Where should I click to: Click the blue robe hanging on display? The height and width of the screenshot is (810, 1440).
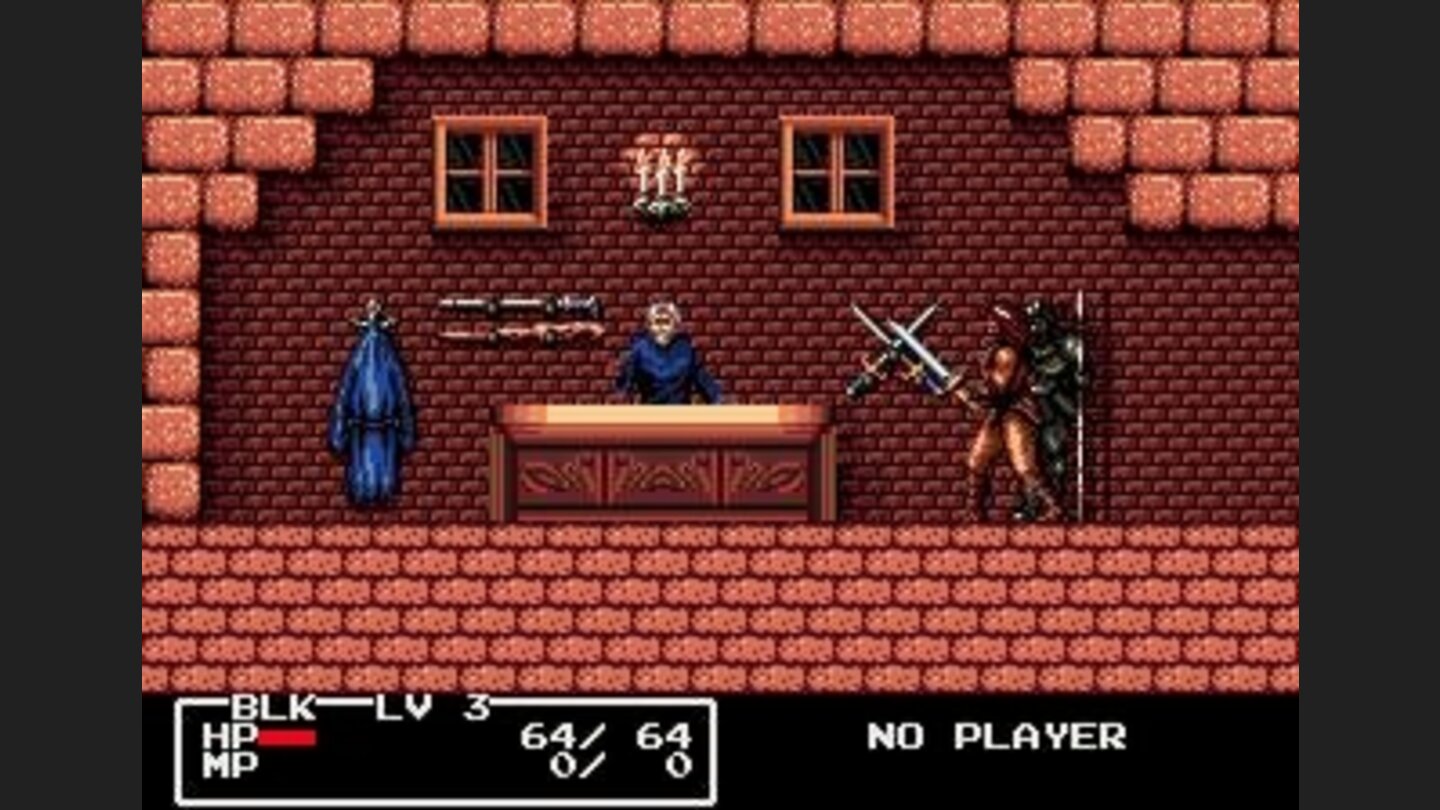pos(375,410)
